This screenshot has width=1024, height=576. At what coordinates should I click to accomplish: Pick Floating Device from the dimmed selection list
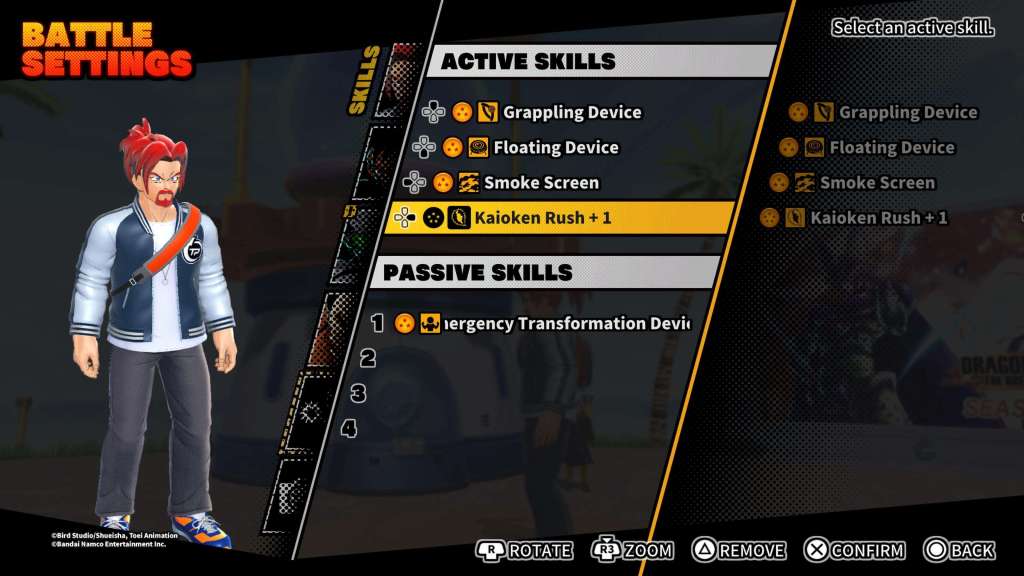[x=890, y=148]
